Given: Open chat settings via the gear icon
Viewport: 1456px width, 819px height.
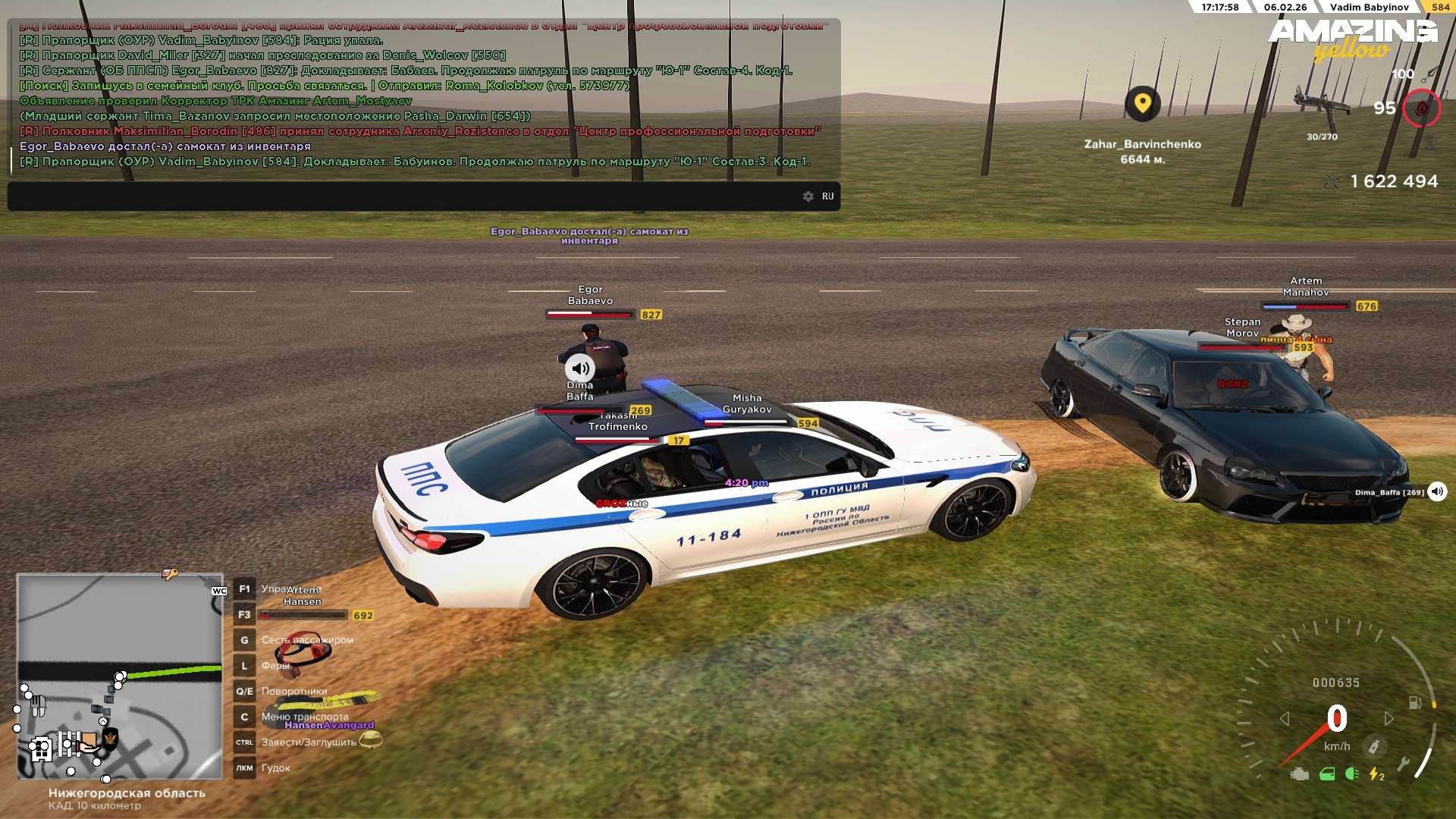Looking at the screenshot, I should [808, 196].
